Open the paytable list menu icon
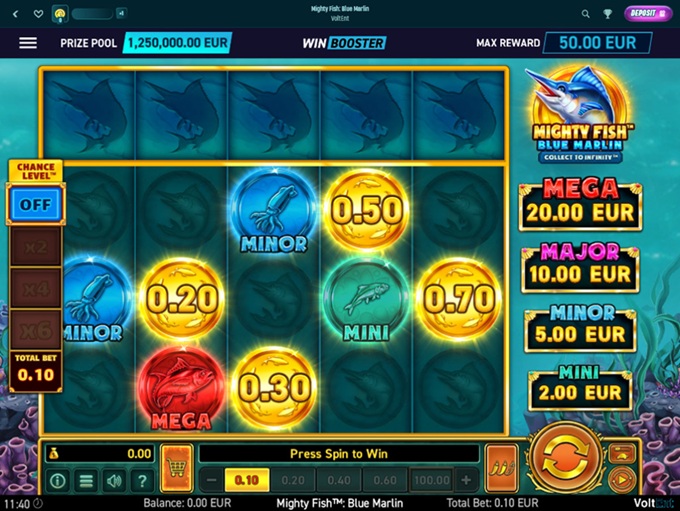 86,481
